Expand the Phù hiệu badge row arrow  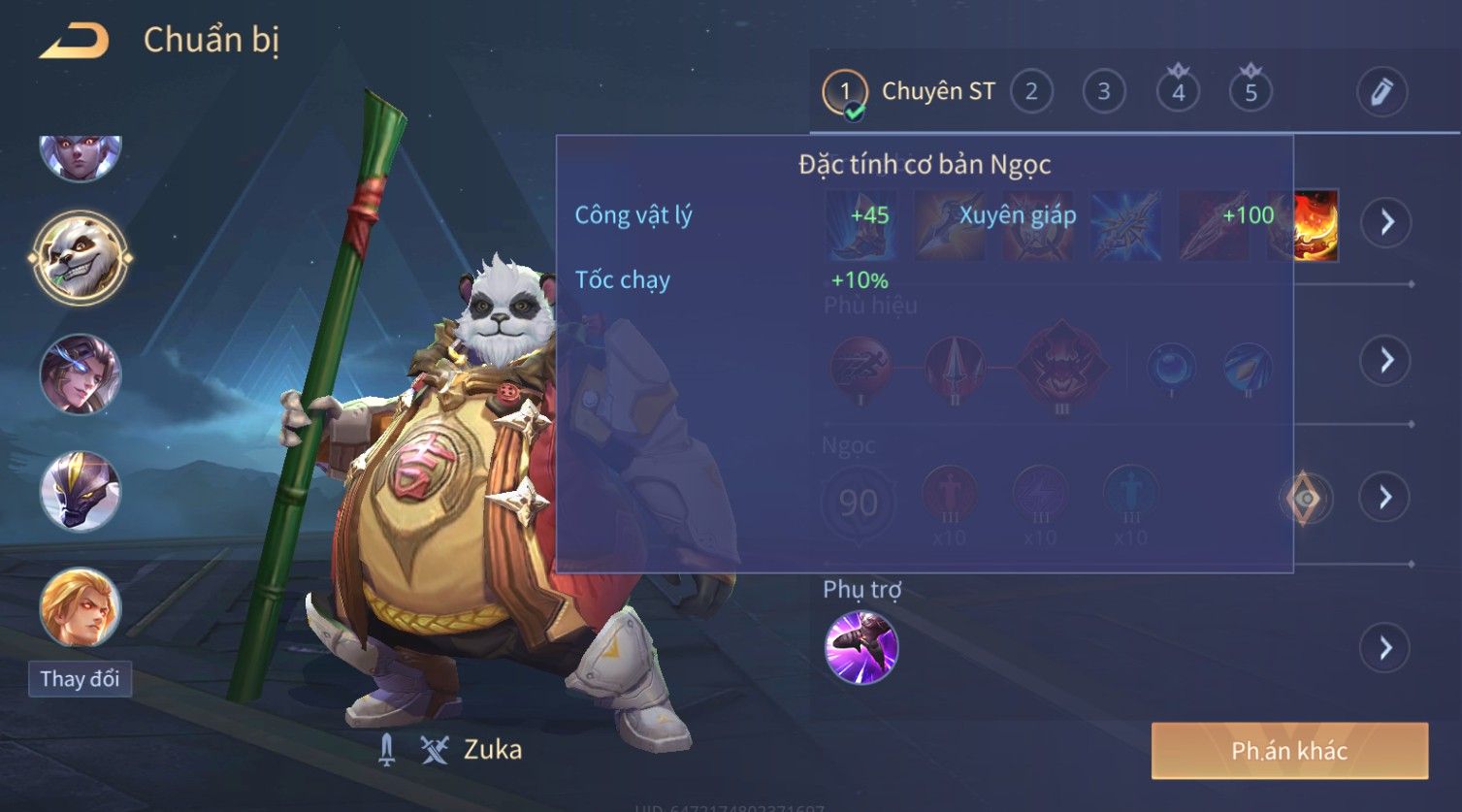(1385, 360)
